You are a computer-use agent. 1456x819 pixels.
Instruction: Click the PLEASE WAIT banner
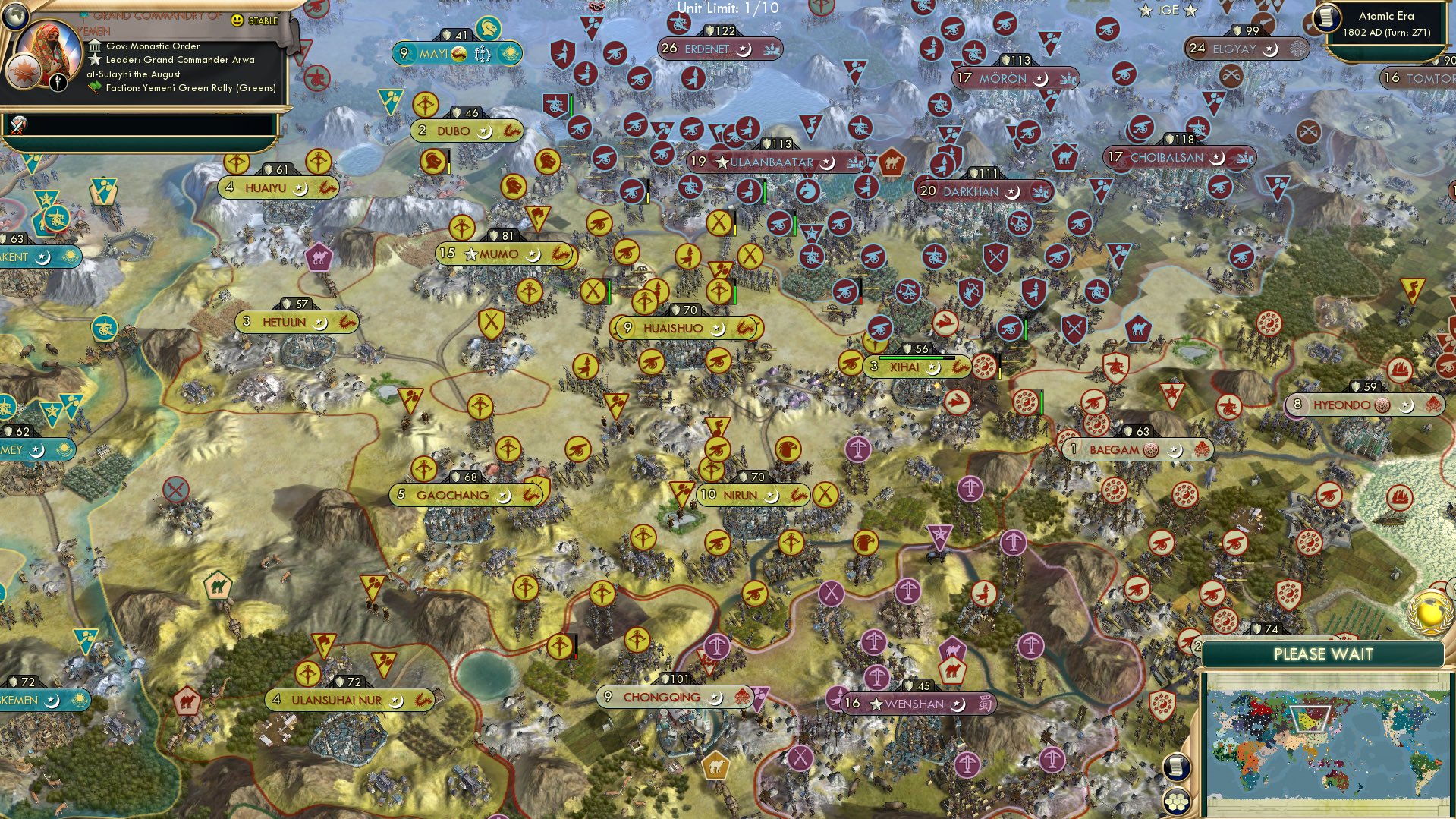click(x=1325, y=654)
